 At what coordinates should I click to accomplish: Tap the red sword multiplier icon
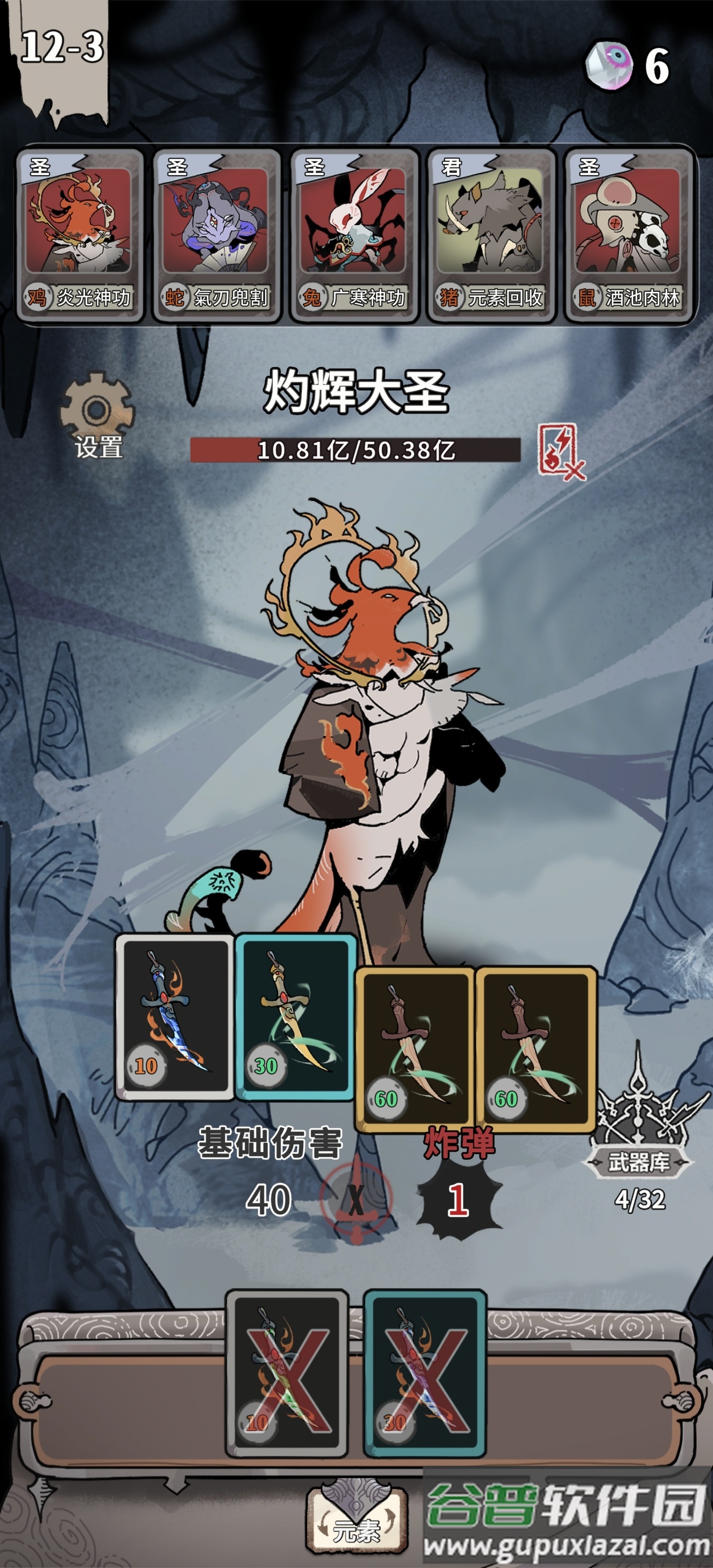point(356,1200)
